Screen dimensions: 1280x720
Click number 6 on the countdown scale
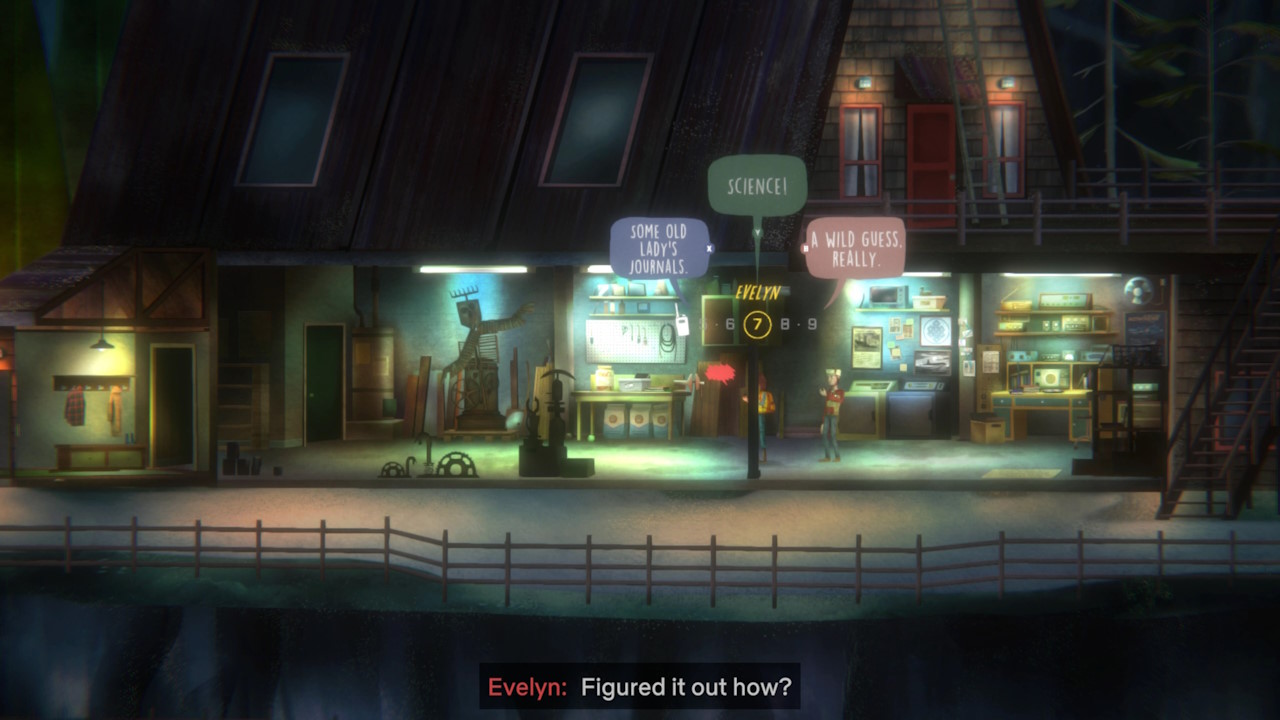pyautogui.click(x=730, y=323)
